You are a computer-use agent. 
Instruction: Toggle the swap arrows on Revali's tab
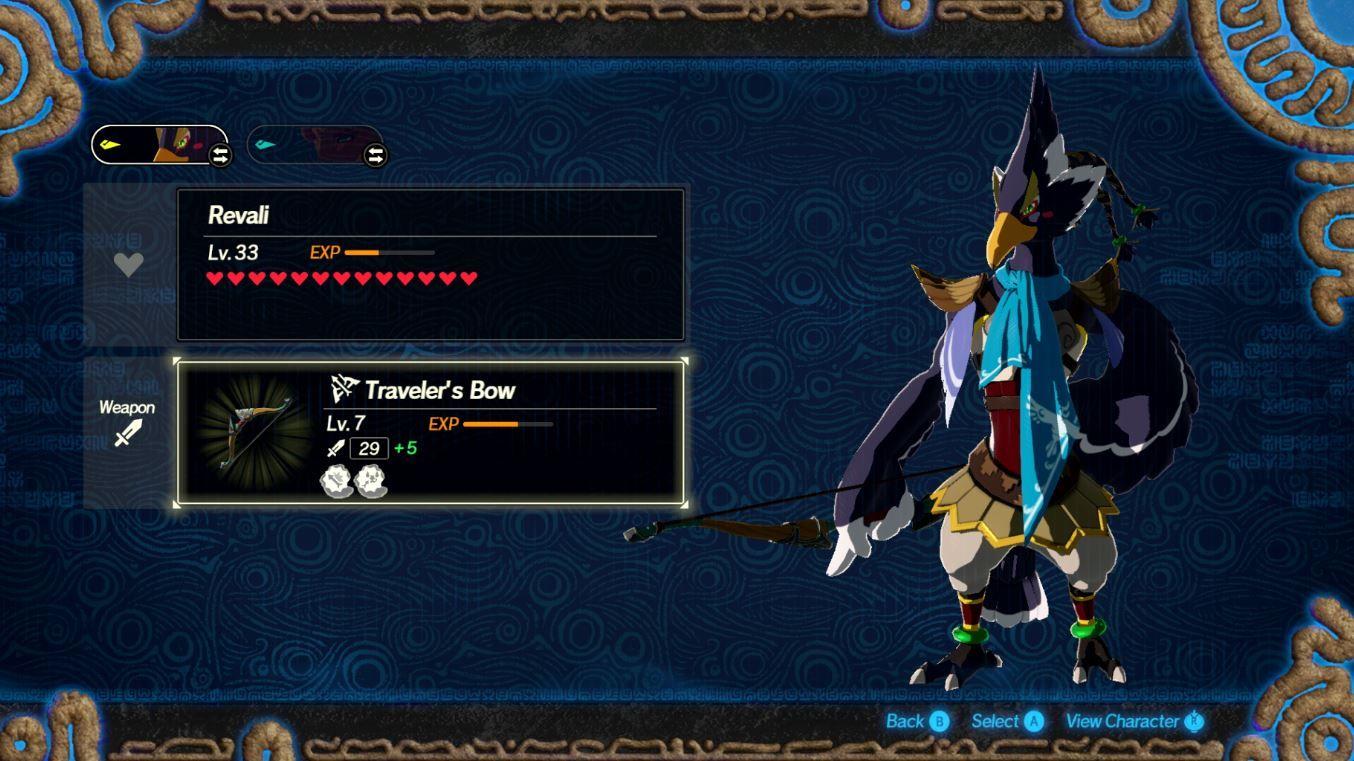(217, 156)
